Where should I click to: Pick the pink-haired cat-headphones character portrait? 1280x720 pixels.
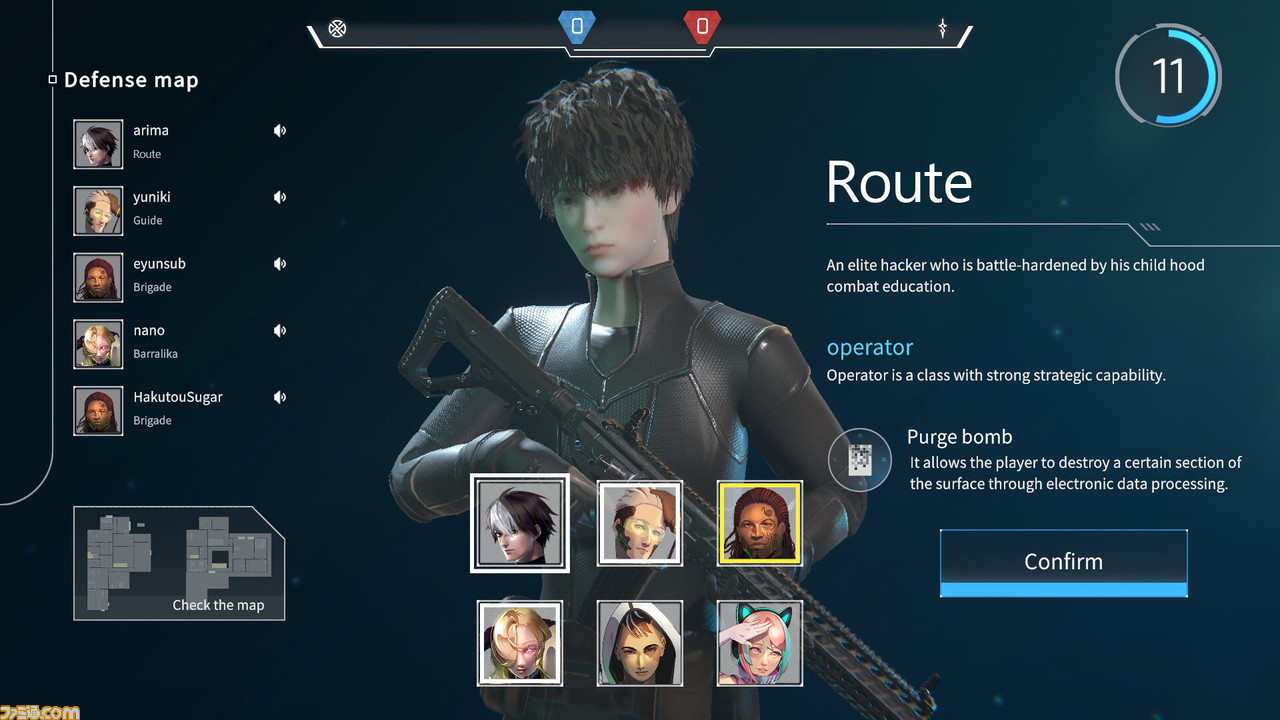pos(759,643)
